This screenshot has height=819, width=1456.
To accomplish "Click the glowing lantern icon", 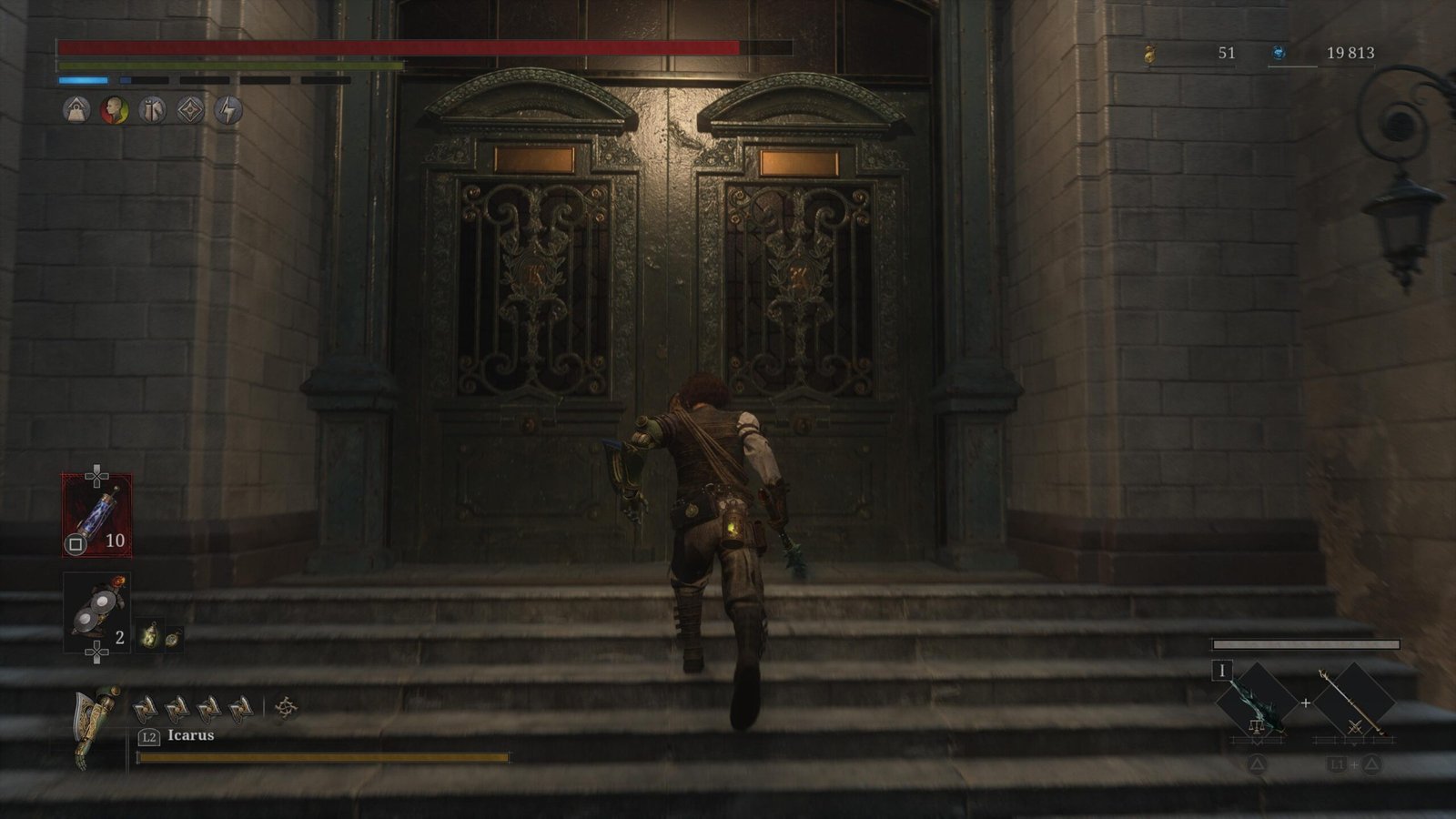I will pyautogui.click(x=149, y=636).
